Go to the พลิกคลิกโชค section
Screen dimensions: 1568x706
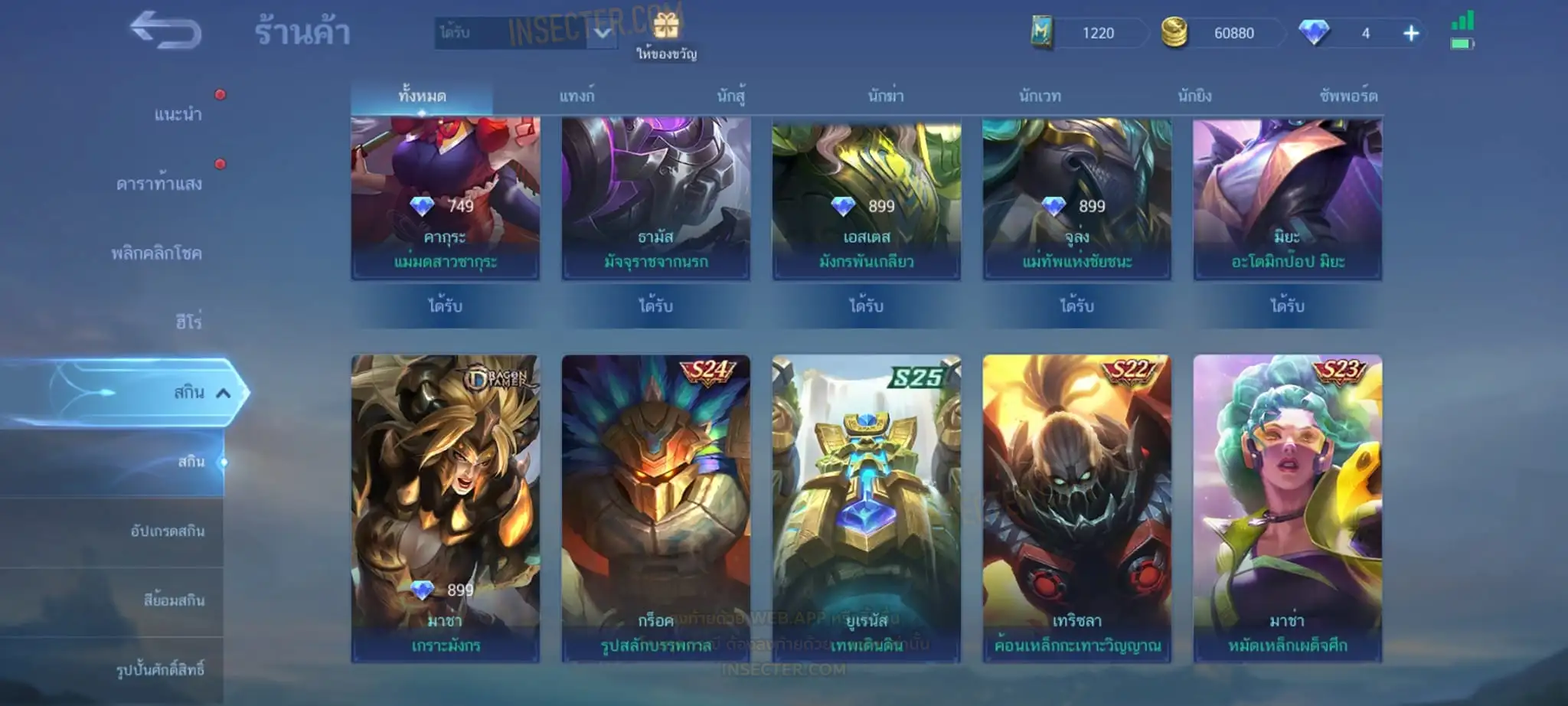tap(157, 253)
